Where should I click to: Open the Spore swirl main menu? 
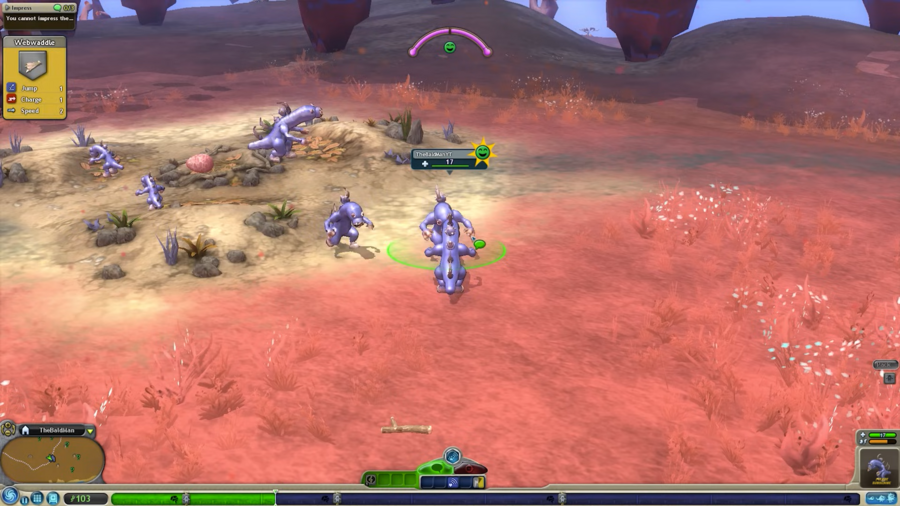coord(10,496)
